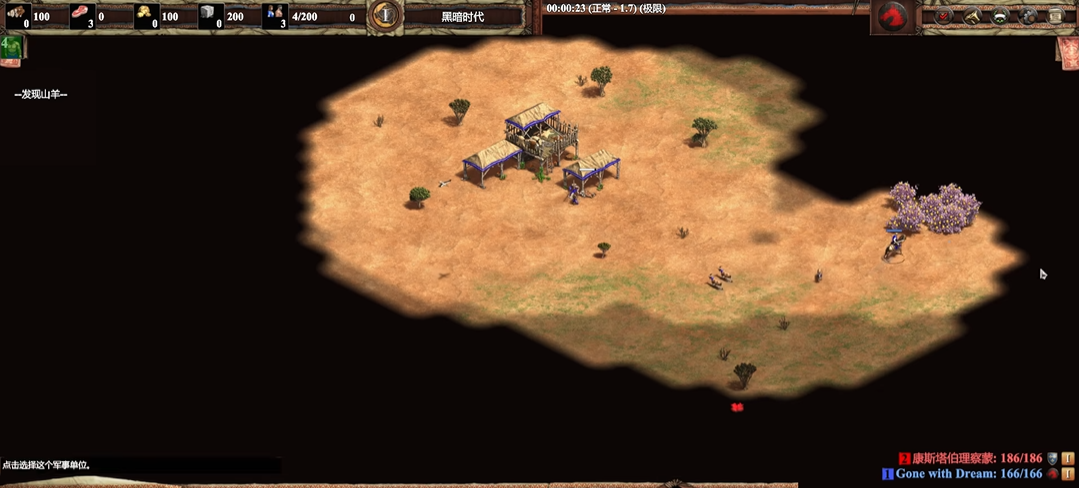This screenshot has height=488, width=1079.
Task: Select the green control group 4 badge
Action: (11, 49)
